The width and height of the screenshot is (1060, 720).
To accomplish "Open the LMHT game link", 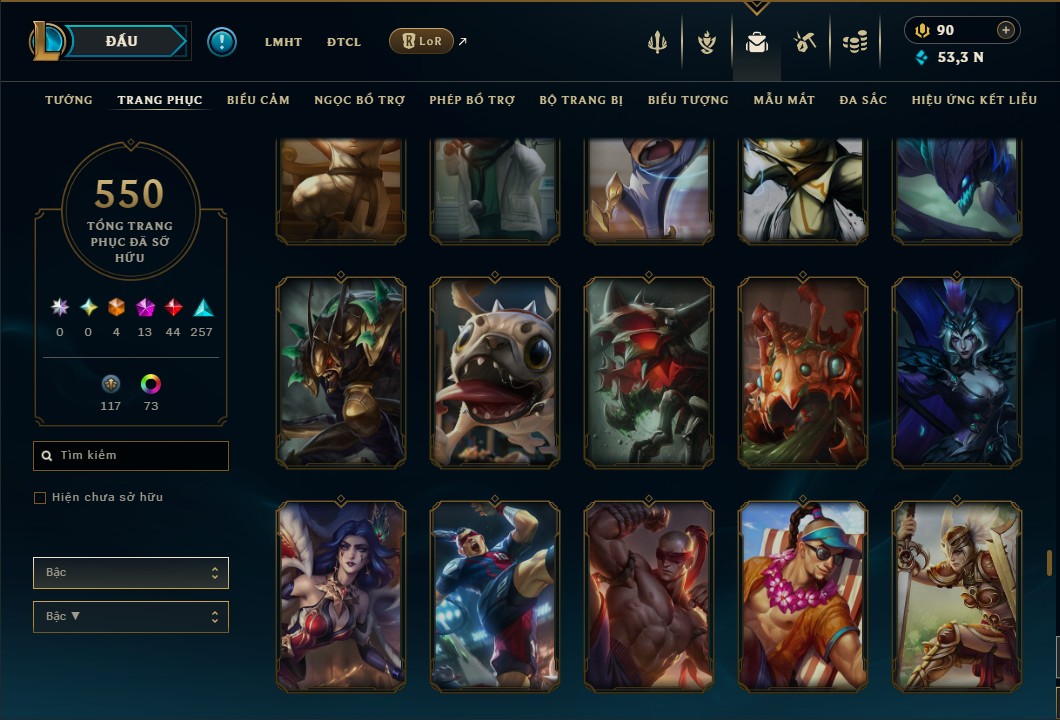I will pyautogui.click(x=283, y=42).
